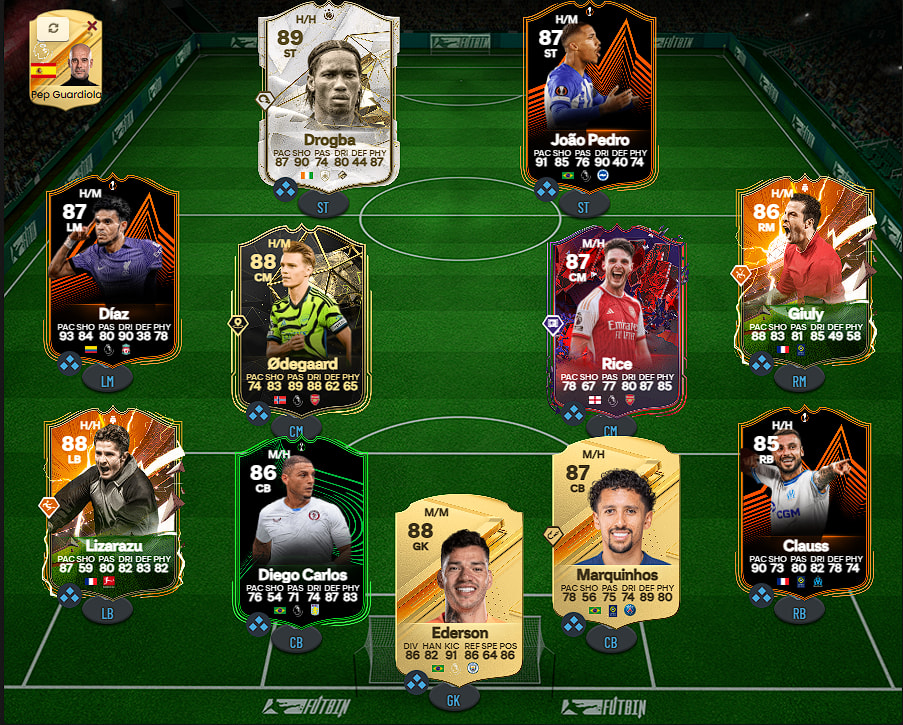Image resolution: width=903 pixels, height=725 pixels.
Task: Select the Ederson goalkeeper card
Action: click(460, 585)
